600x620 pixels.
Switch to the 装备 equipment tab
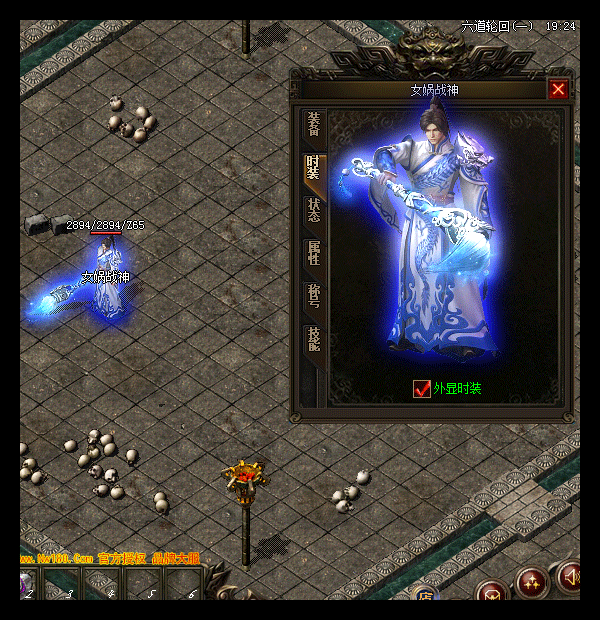click(x=314, y=124)
